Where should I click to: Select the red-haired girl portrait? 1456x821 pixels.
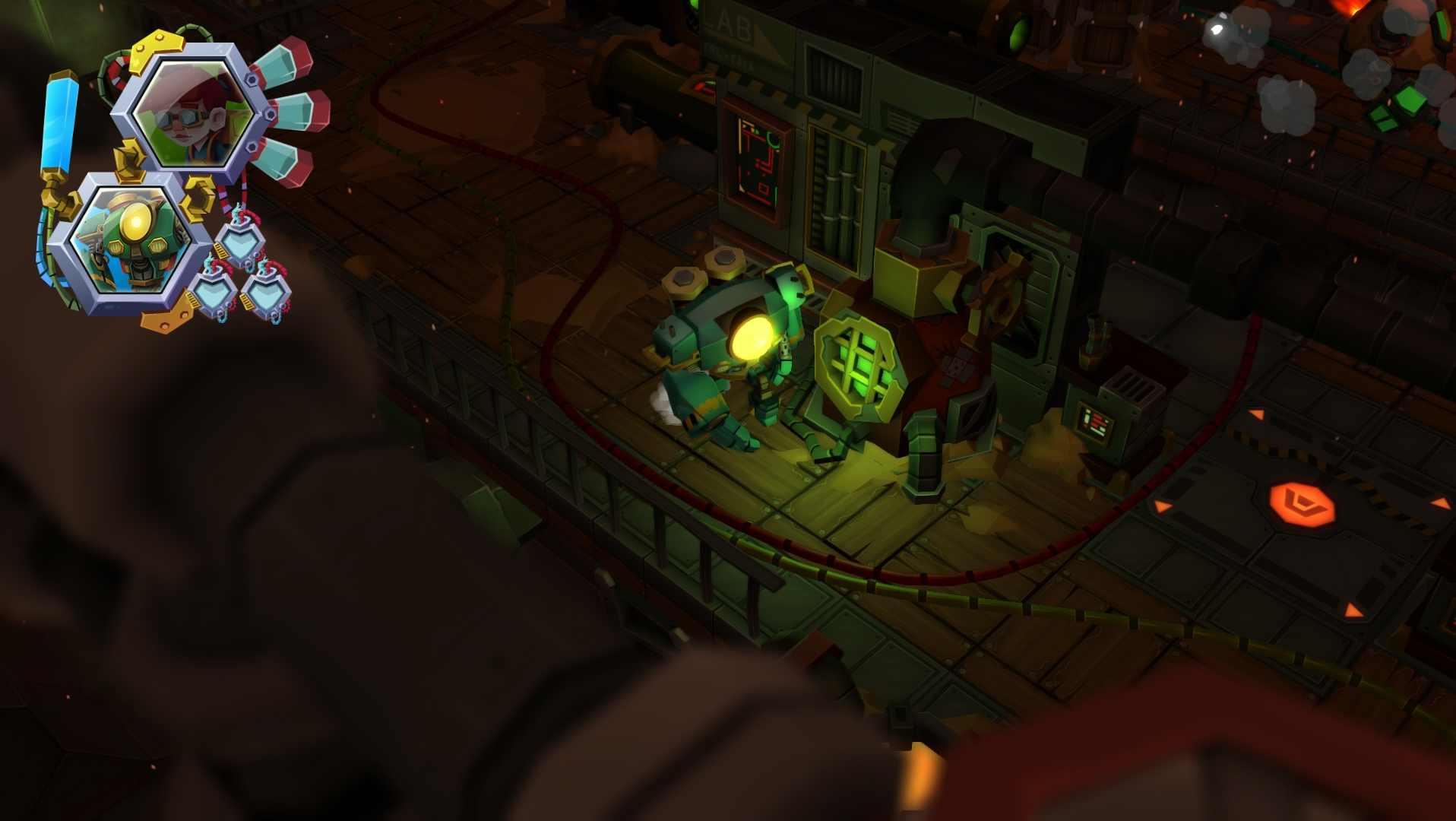click(x=193, y=114)
